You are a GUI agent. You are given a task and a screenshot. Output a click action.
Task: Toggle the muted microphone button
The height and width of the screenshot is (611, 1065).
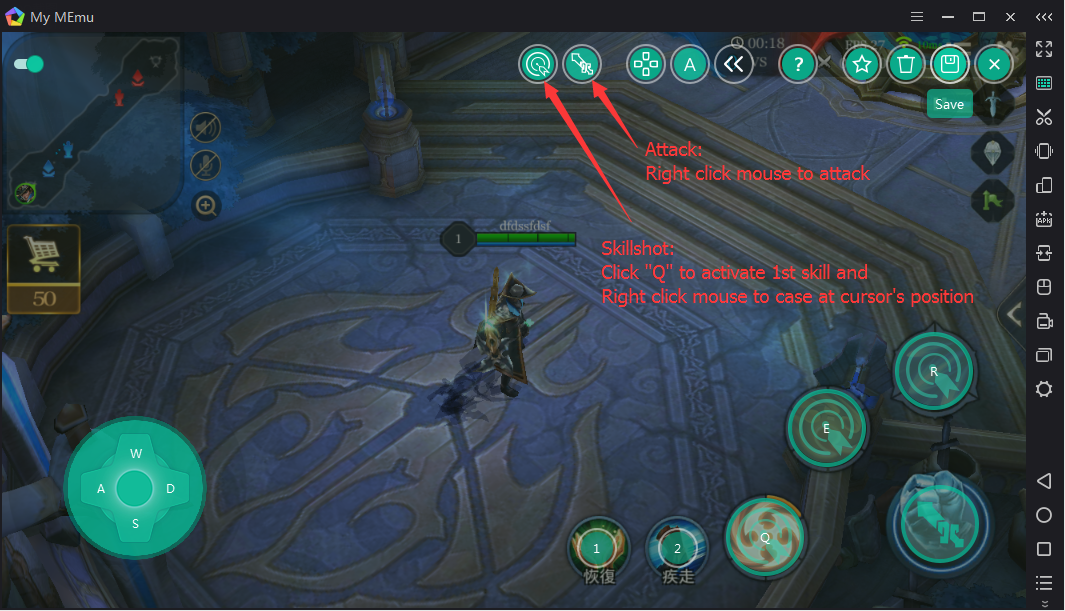[x=206, y=166]
